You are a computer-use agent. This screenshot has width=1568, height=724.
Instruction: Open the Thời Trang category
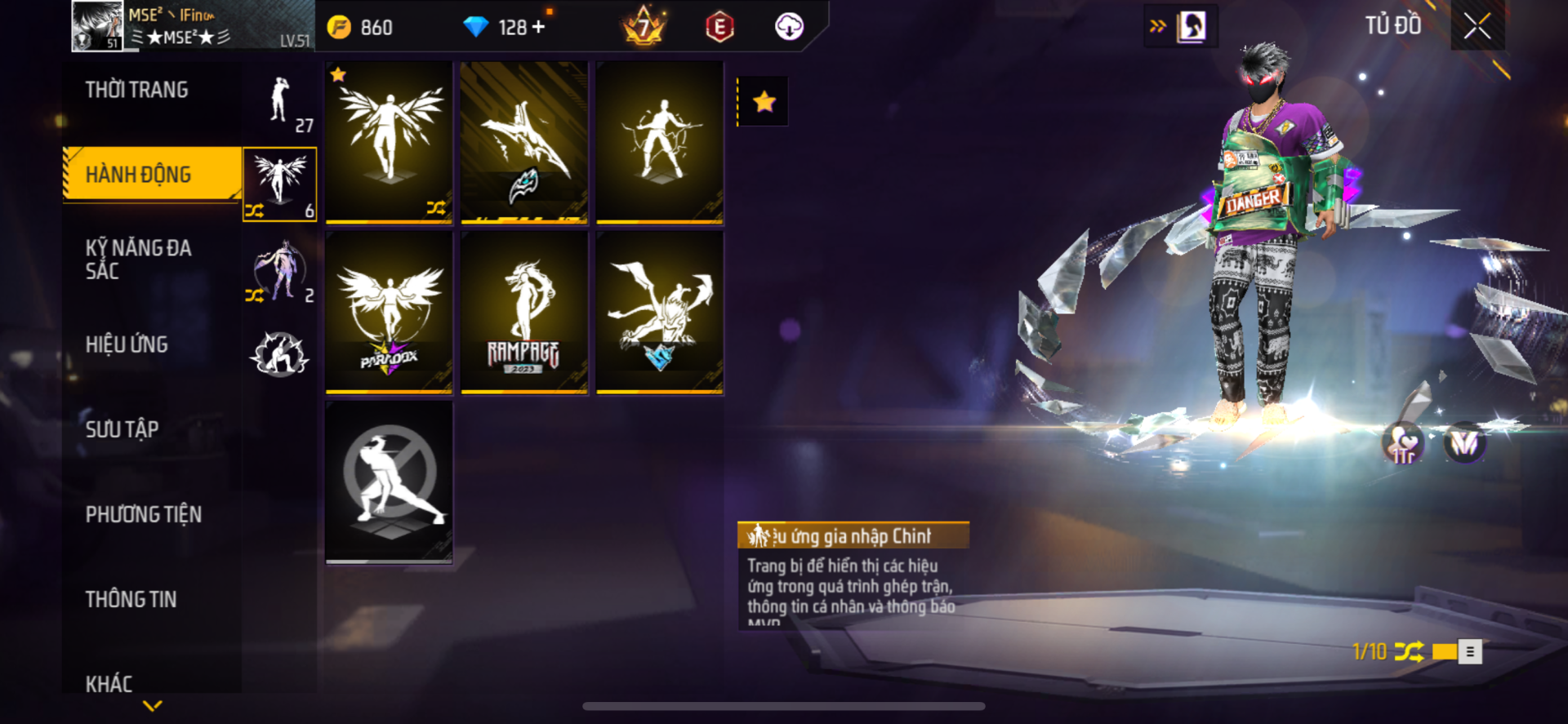[137, 90]
